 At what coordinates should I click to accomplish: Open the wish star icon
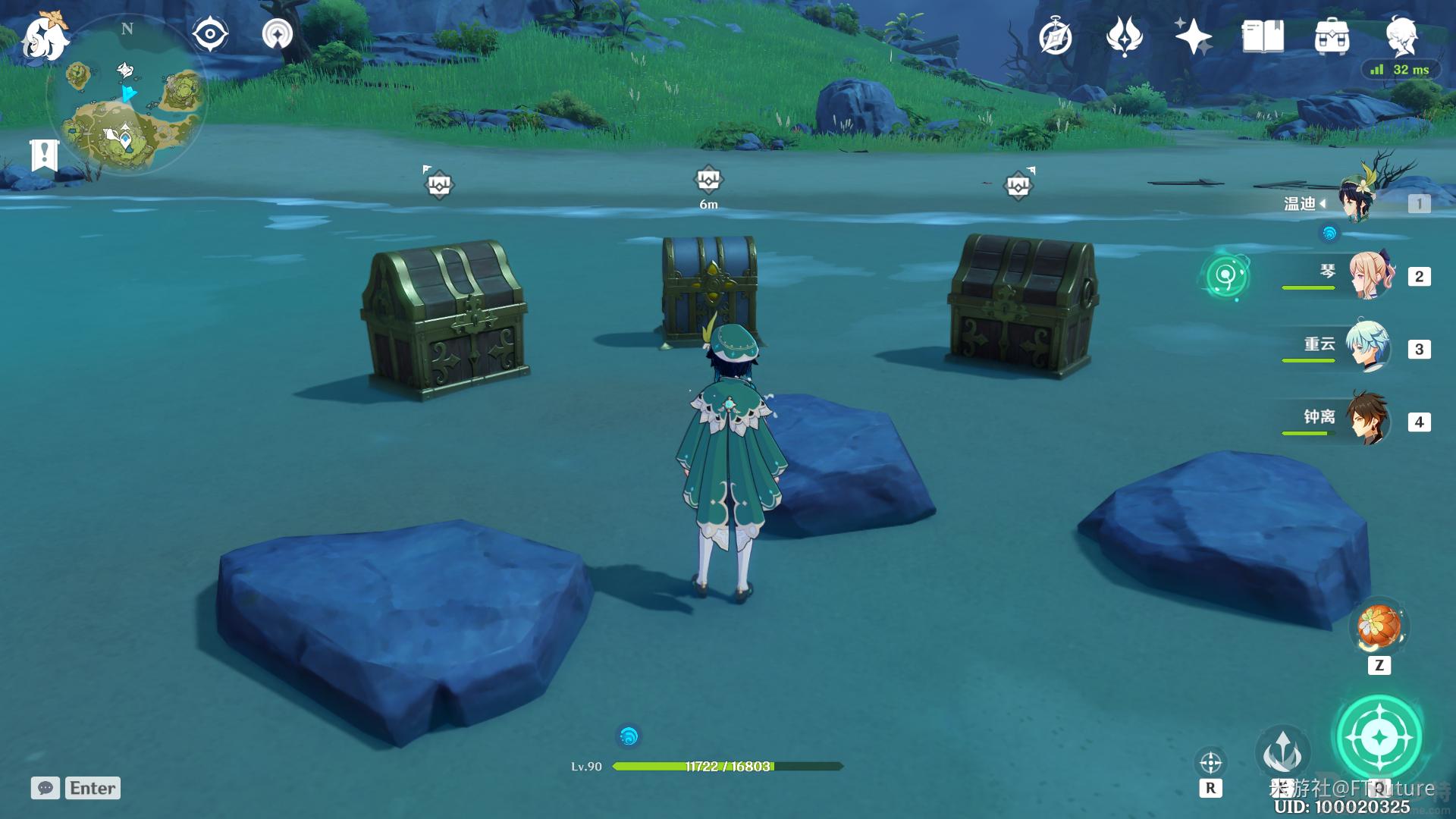(1193, 36)
